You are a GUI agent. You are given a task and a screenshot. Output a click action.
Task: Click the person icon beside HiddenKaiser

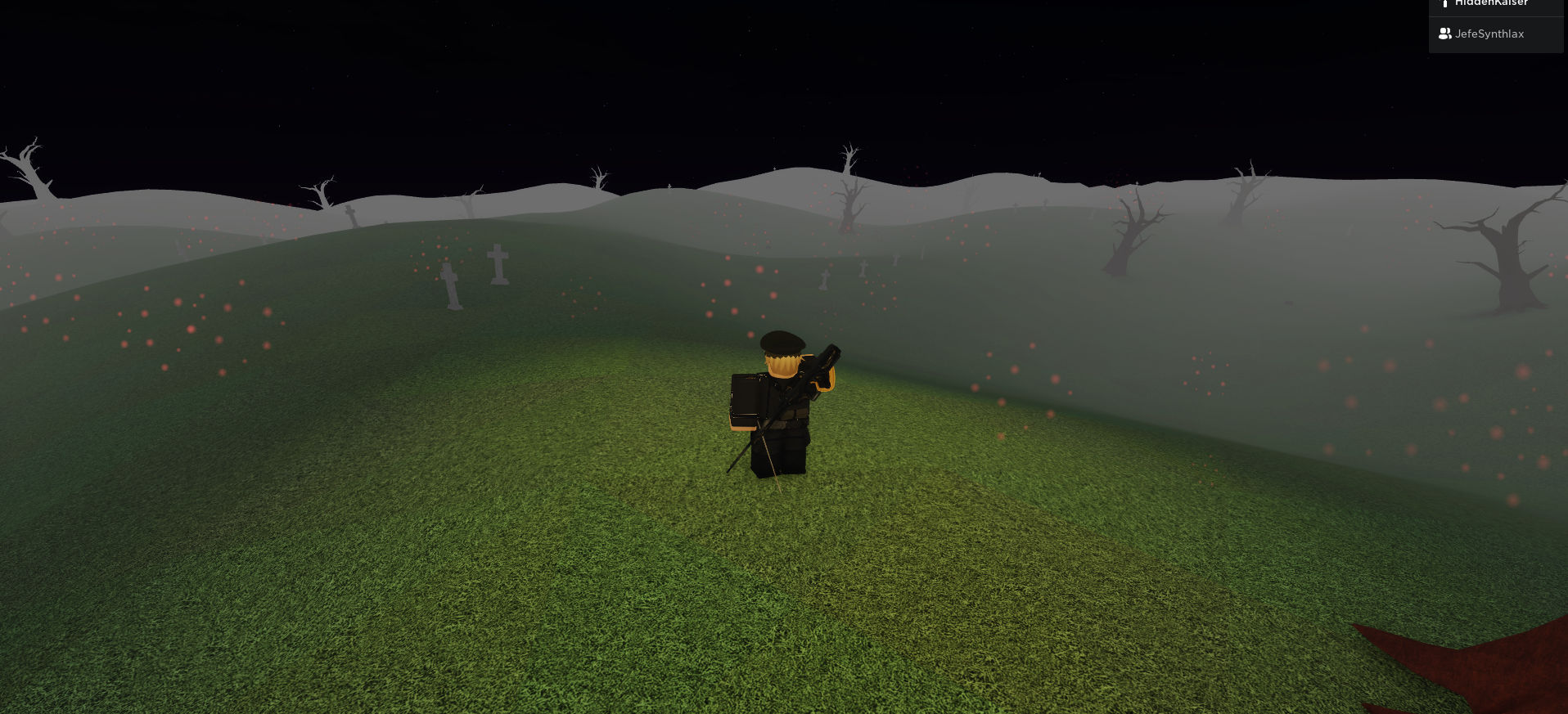coord(1445,3)
